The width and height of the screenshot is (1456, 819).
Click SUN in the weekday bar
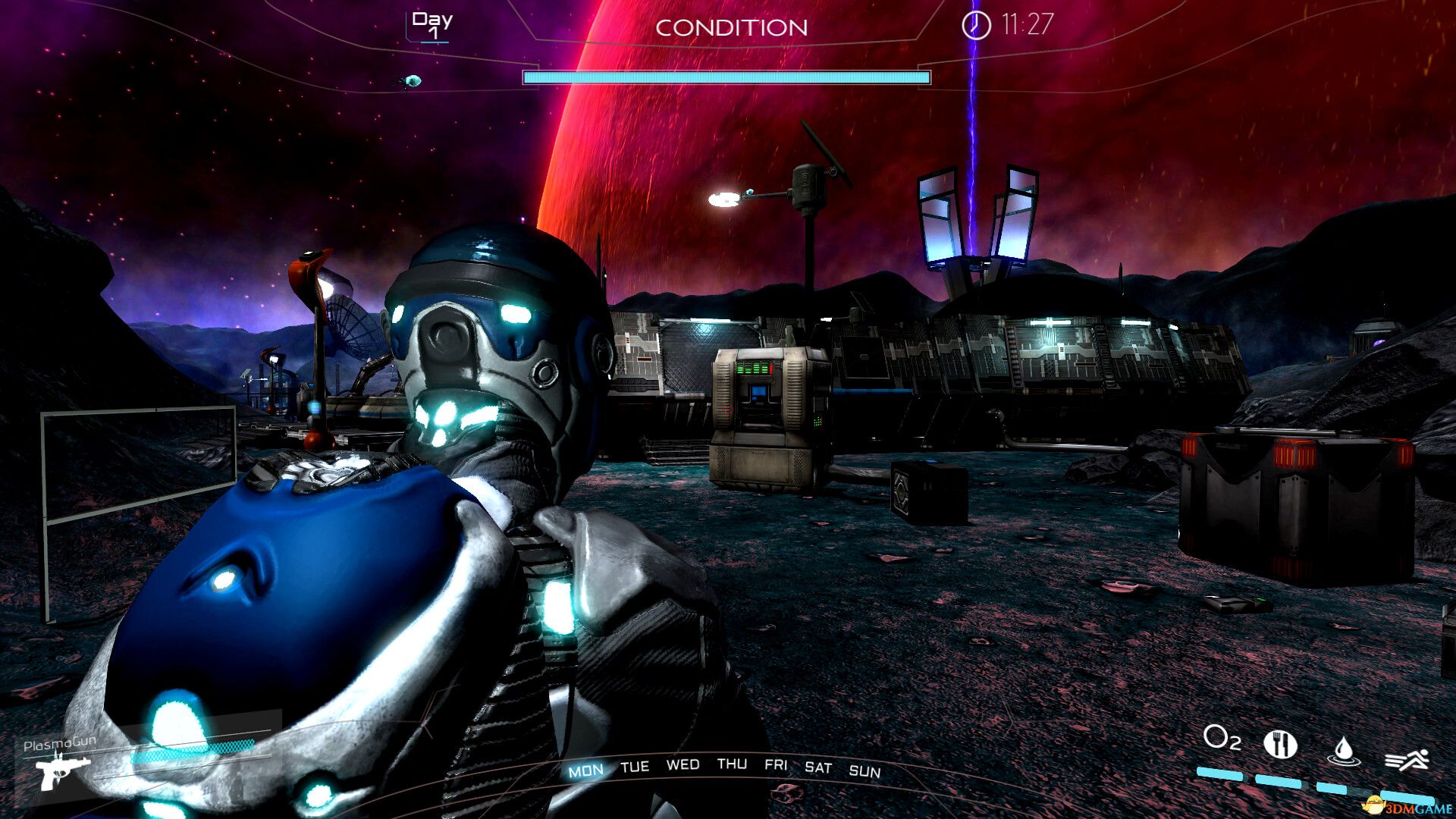[x=864, y=771]
